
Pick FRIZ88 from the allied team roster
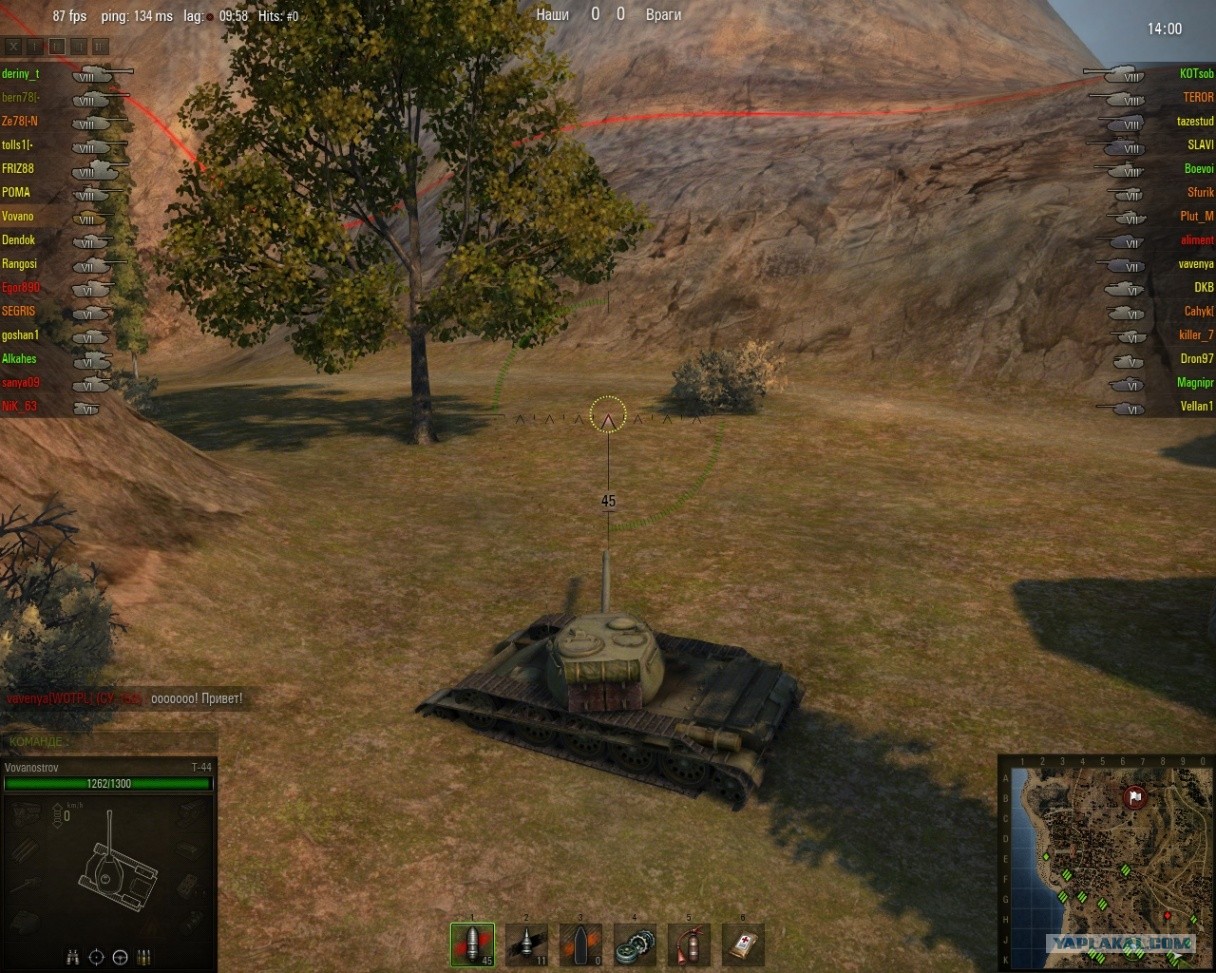coord(18,169)
